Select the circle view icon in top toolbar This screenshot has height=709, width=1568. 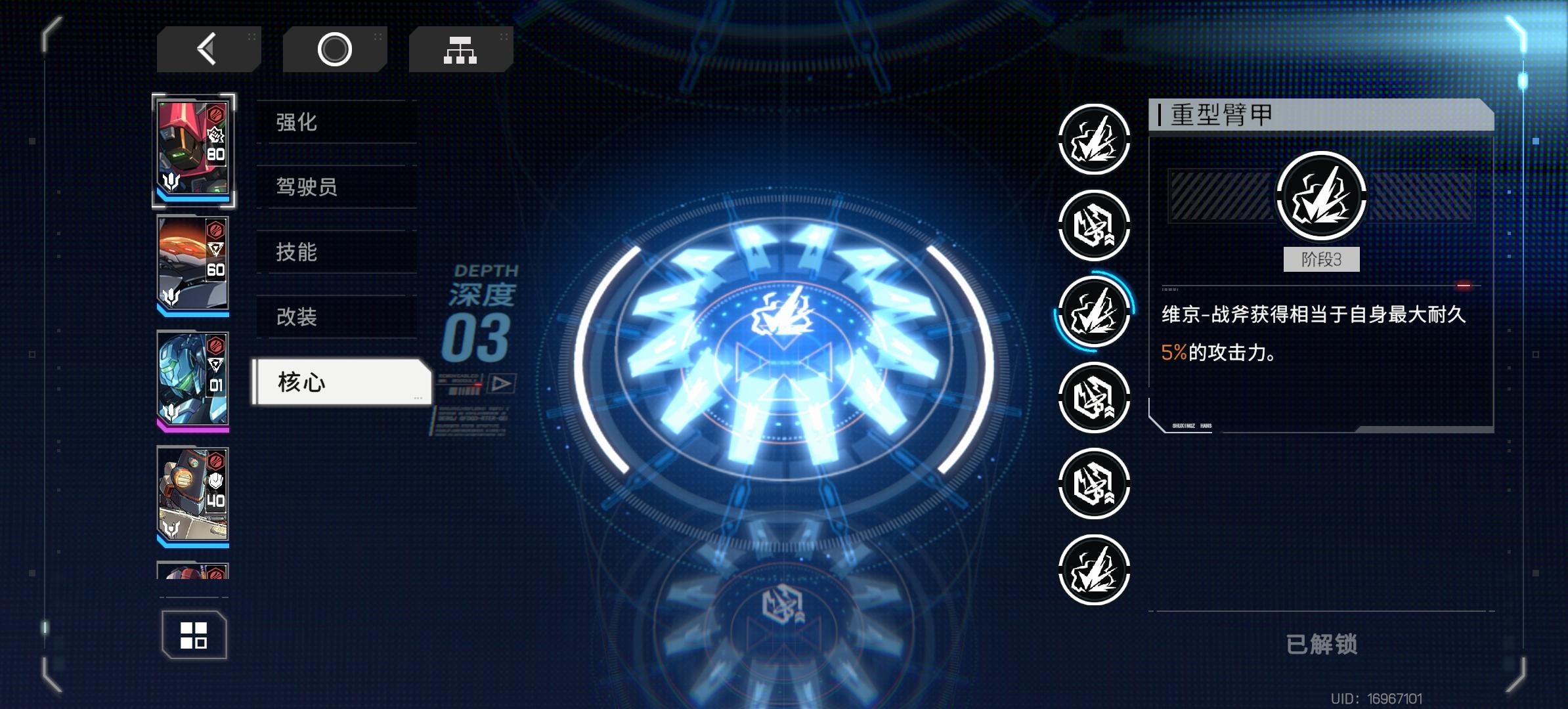tap(335, 49)
